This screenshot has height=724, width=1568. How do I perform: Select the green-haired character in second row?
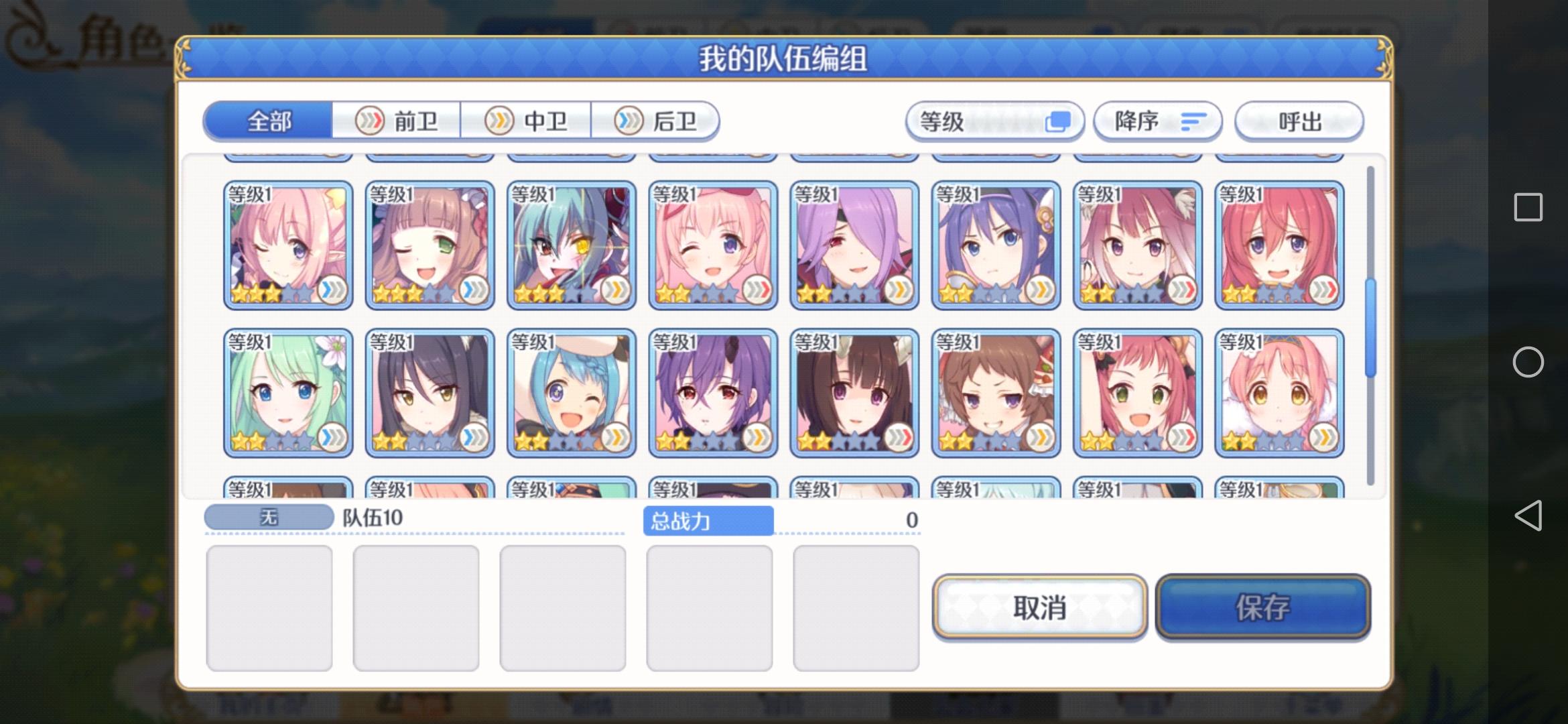[288, 392]
